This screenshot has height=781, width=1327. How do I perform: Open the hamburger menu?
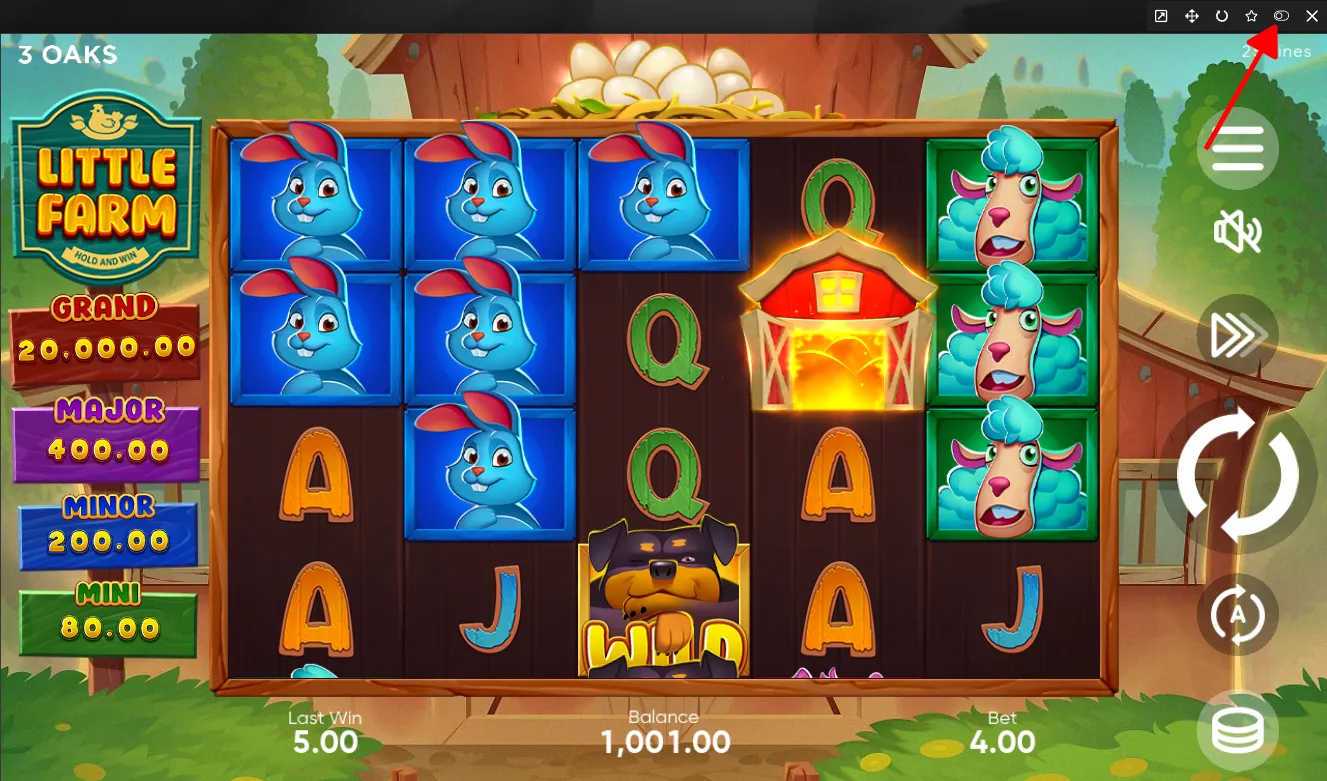pos(1238,149)
